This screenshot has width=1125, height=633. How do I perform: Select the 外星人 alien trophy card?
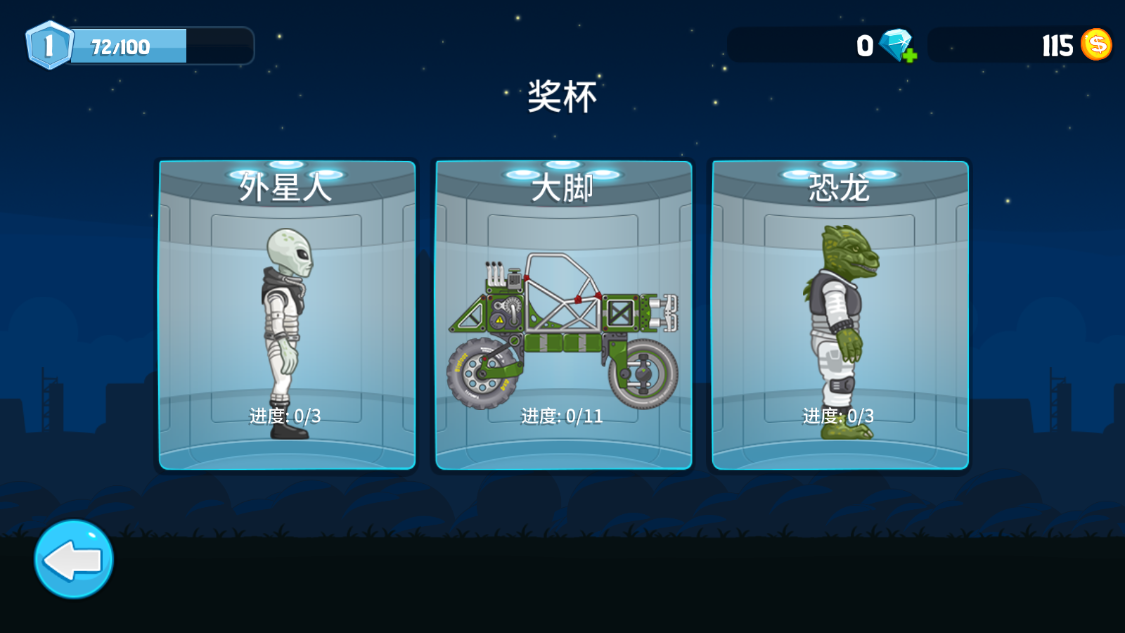pos(287,315)
